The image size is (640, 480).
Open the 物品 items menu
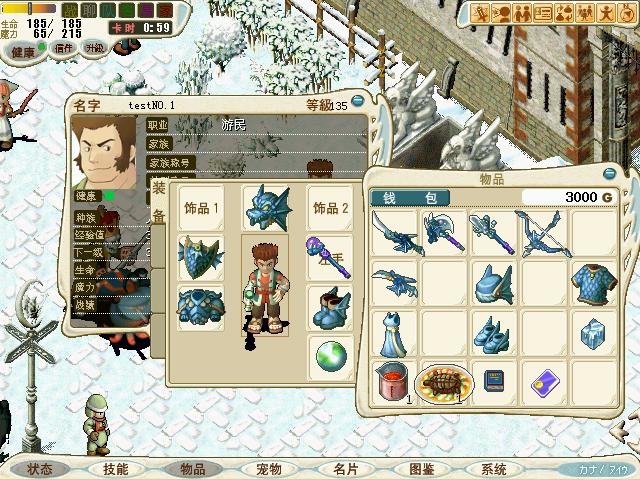[x=192, y=469]
